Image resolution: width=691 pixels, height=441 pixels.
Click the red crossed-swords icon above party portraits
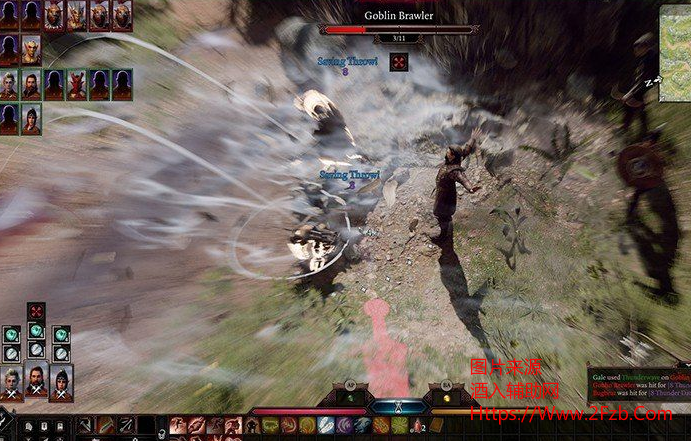pyautogui.click(x=36, y=310)
